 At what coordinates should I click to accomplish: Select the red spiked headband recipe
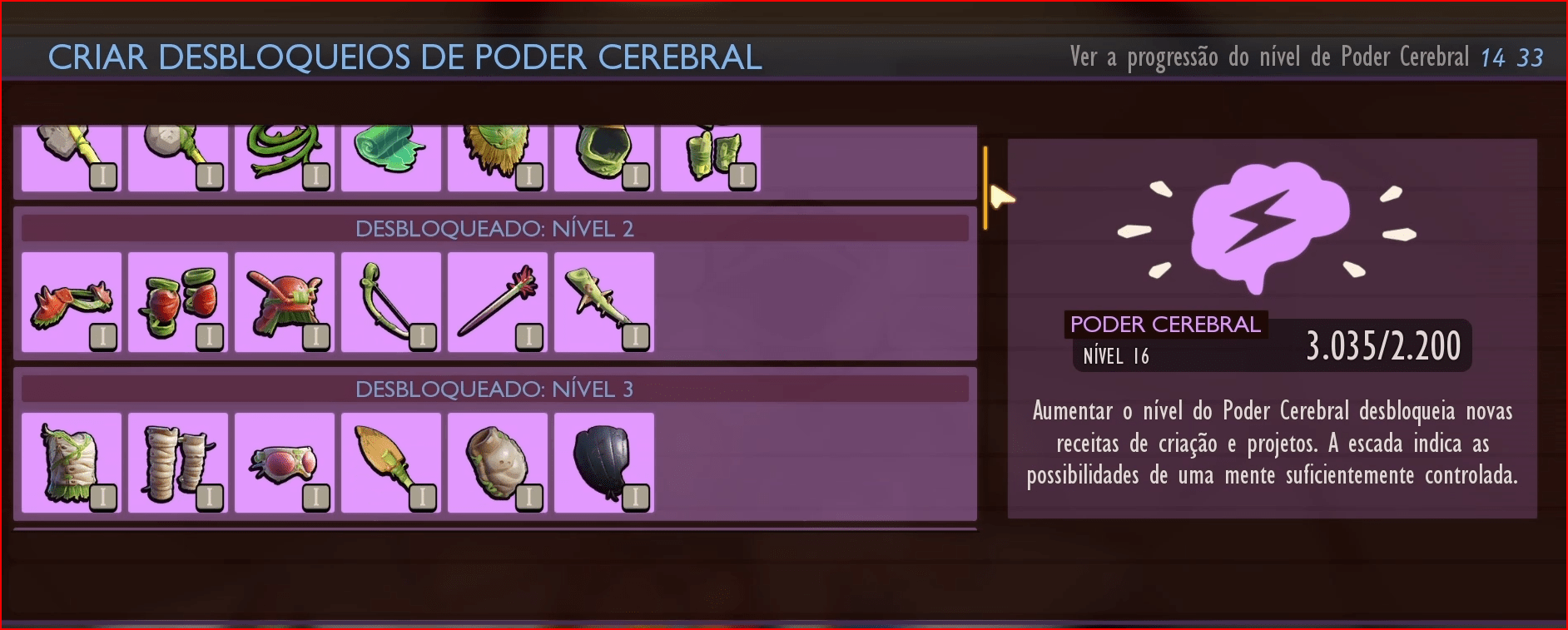coord(72,302)
